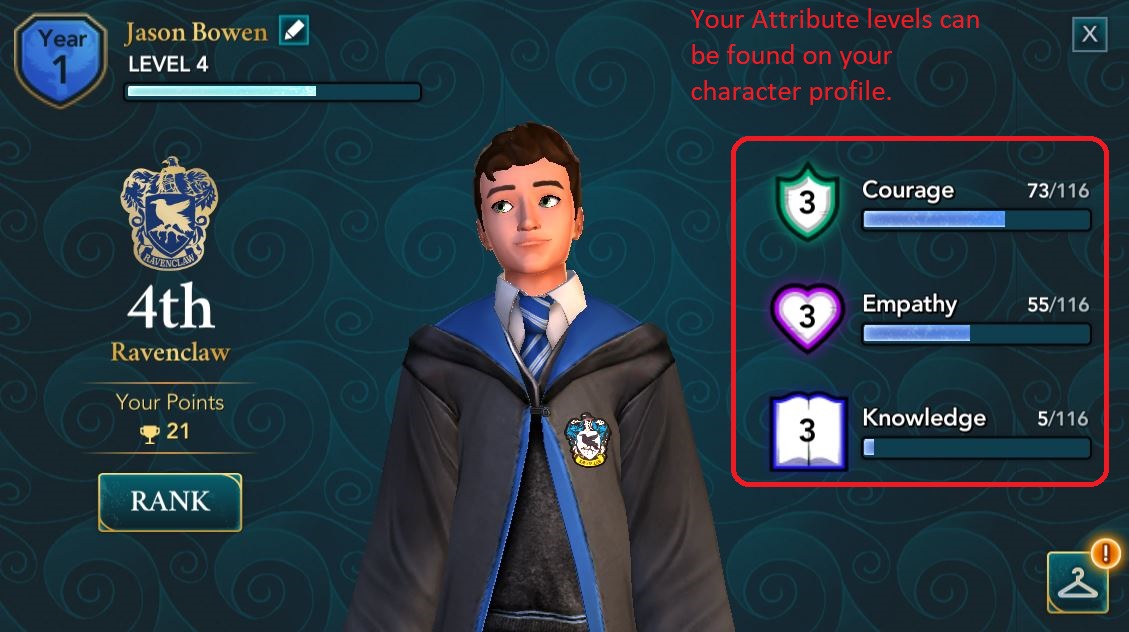Edit the name Jason Bowen
The height and width of the screenshot is (632, 1129).
coord(294,31)
